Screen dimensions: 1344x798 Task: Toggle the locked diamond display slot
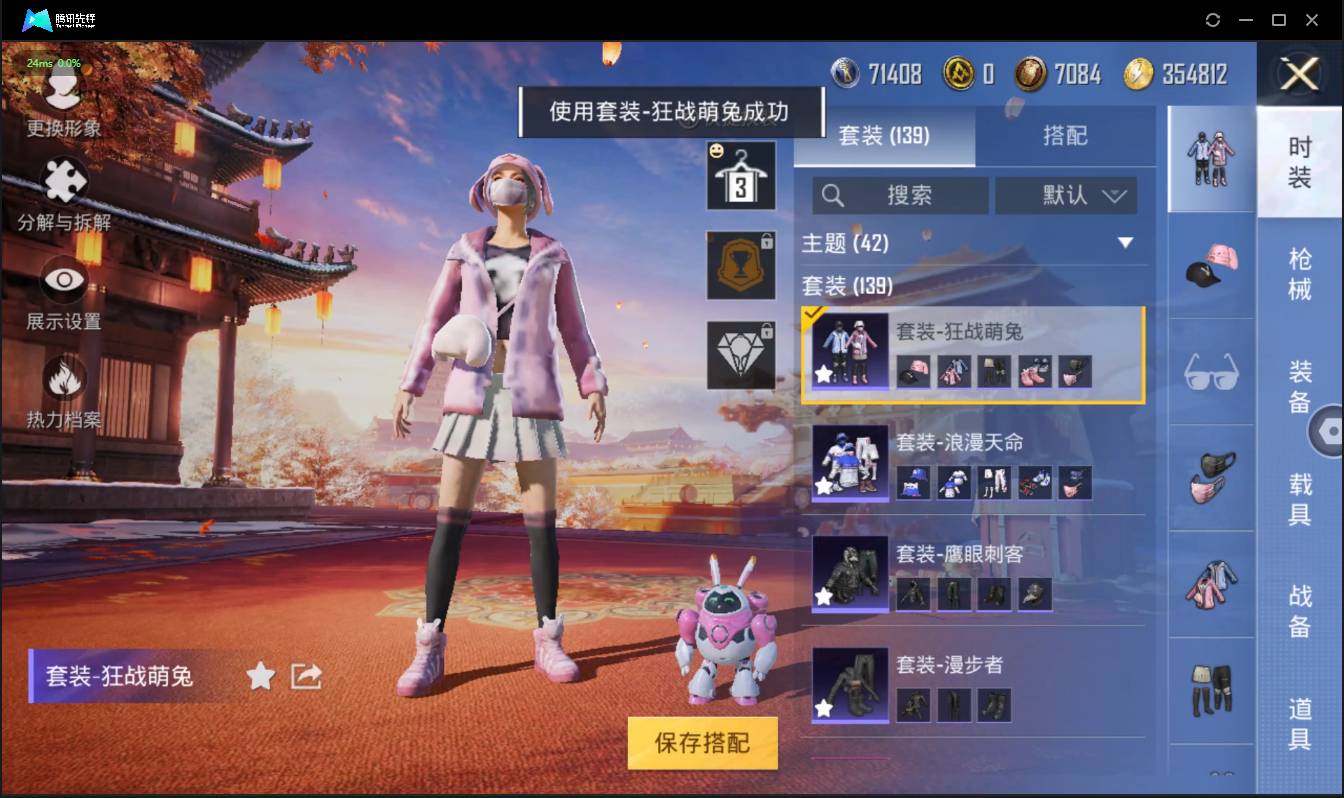(741, 355)
